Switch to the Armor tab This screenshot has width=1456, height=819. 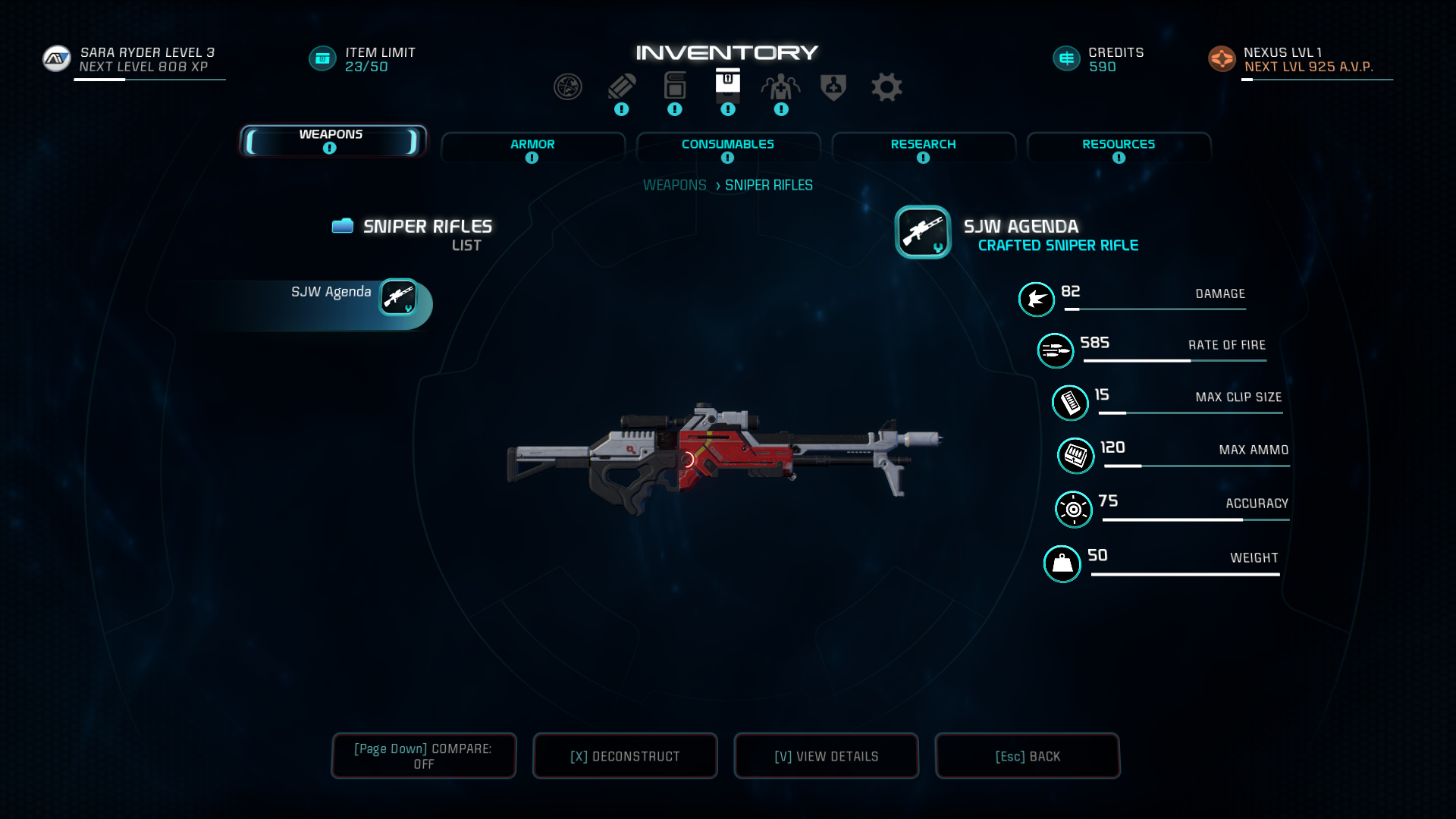532,147
